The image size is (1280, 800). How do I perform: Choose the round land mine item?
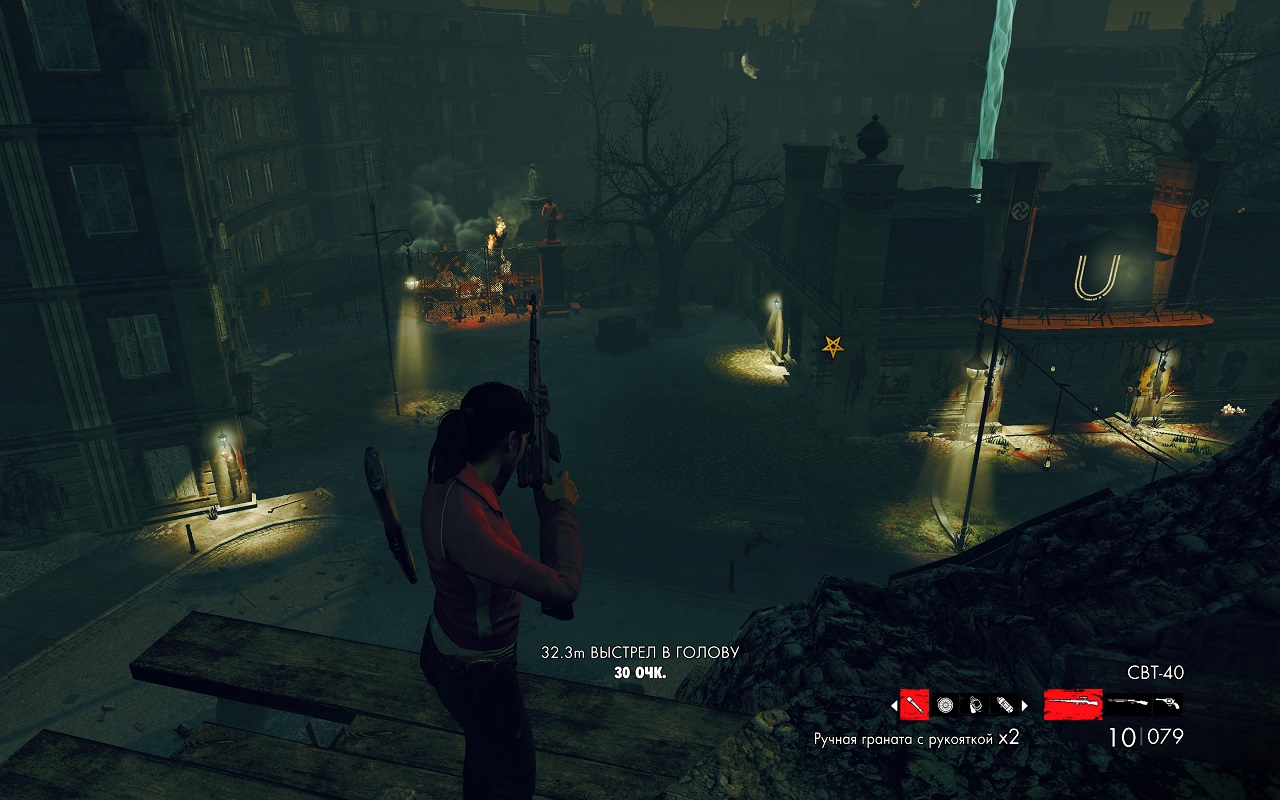point(945,705)
